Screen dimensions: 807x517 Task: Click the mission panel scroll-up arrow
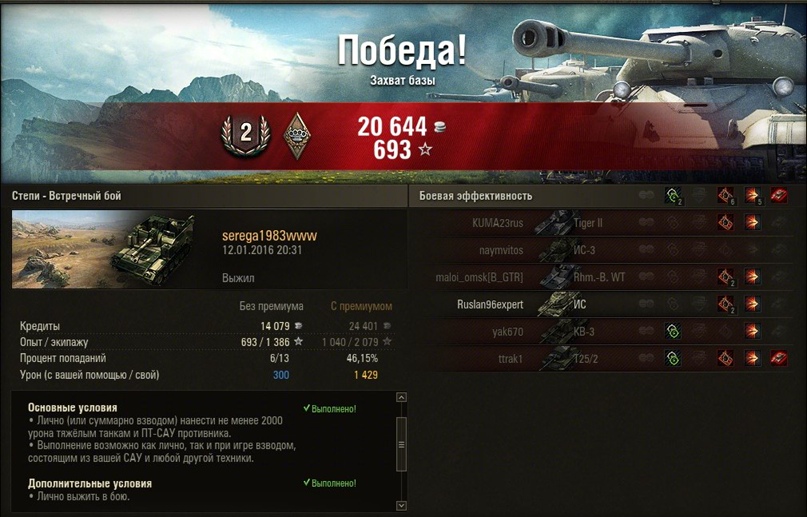pyautogui.click(x=402, y=398)
